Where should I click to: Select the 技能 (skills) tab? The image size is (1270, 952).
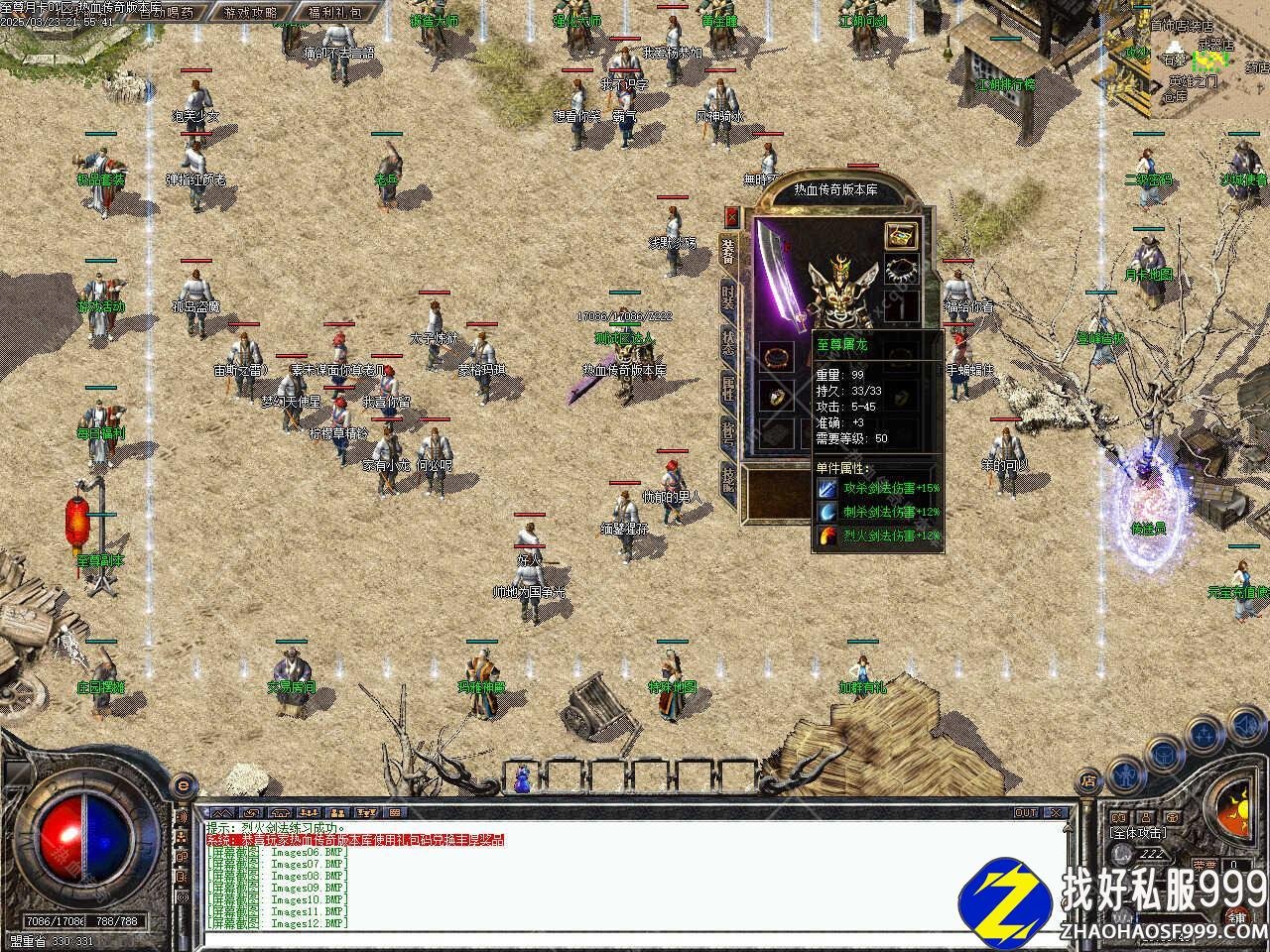tap(729, 481)
